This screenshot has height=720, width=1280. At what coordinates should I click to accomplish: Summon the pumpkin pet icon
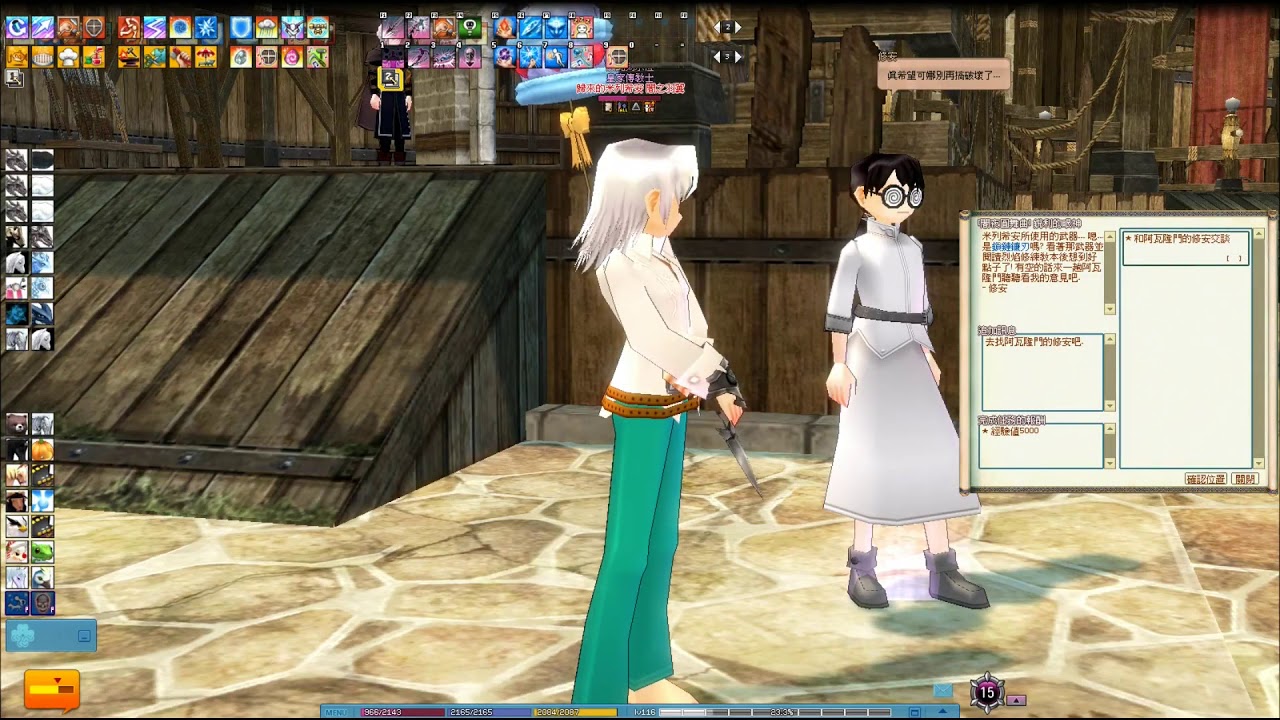click(42, 449)
